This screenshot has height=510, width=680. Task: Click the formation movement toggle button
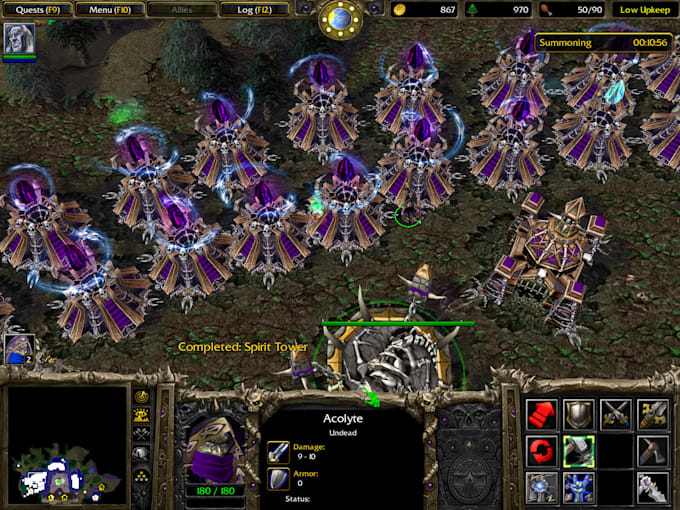point(142,473)
